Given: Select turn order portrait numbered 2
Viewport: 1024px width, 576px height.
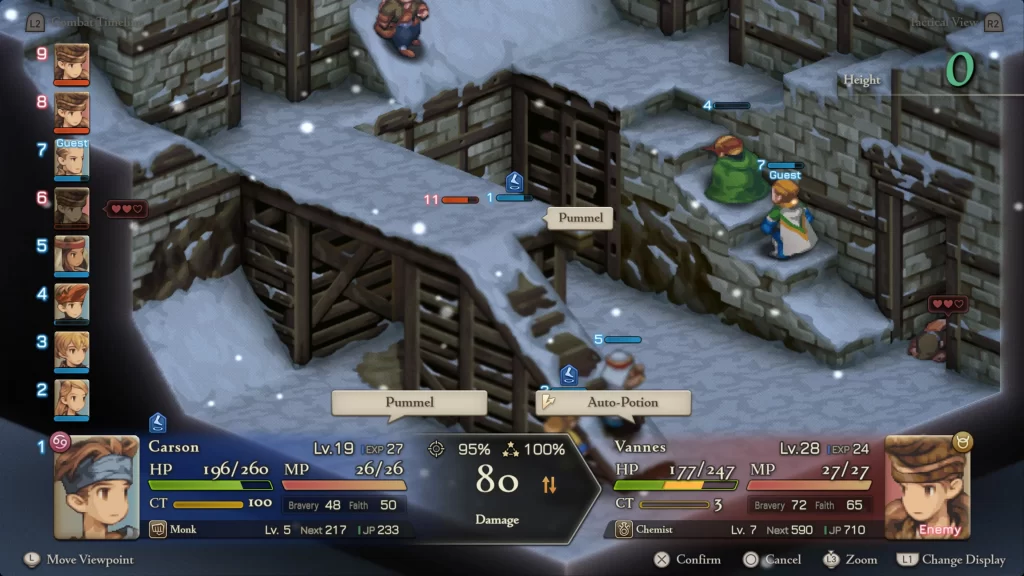Looking at the screenshot, I should [x=72, y=398].
